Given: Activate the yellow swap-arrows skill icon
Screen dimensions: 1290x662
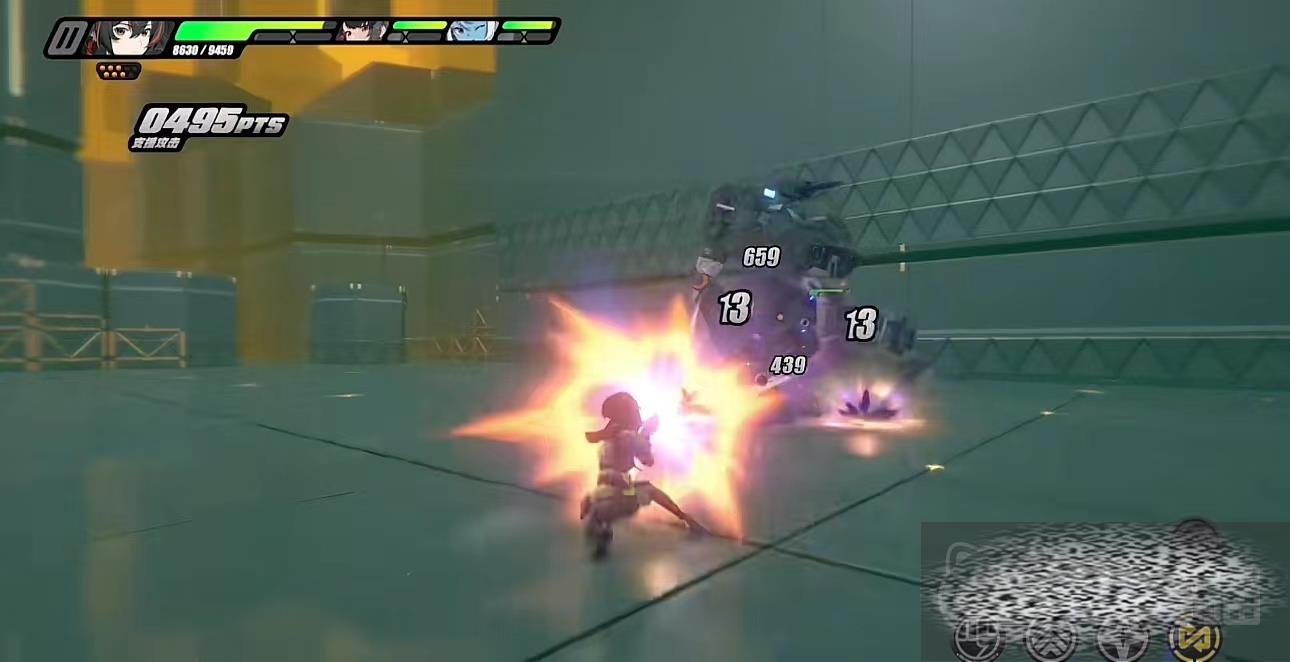Looking at the screenshot, I should click(x=1196, y=639).
